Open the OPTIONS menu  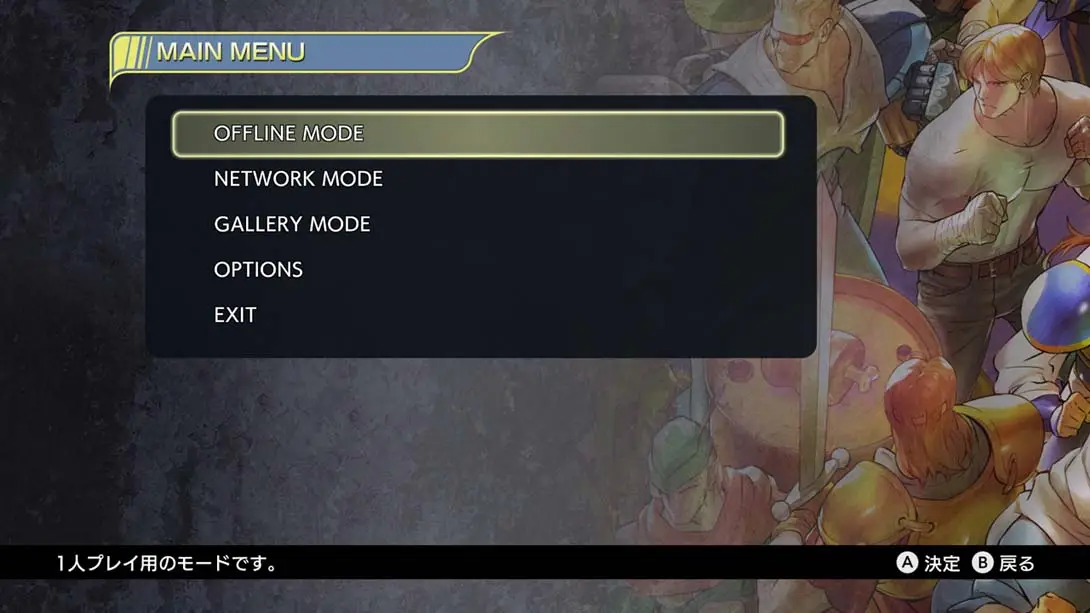(x=258, y=270)
